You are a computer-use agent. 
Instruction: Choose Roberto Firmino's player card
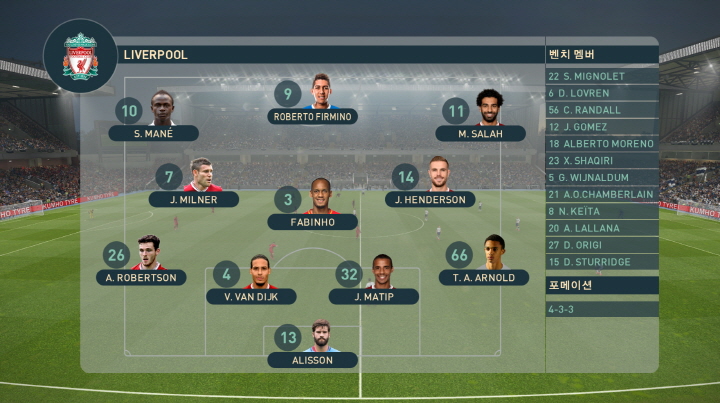tap(314, 116)
